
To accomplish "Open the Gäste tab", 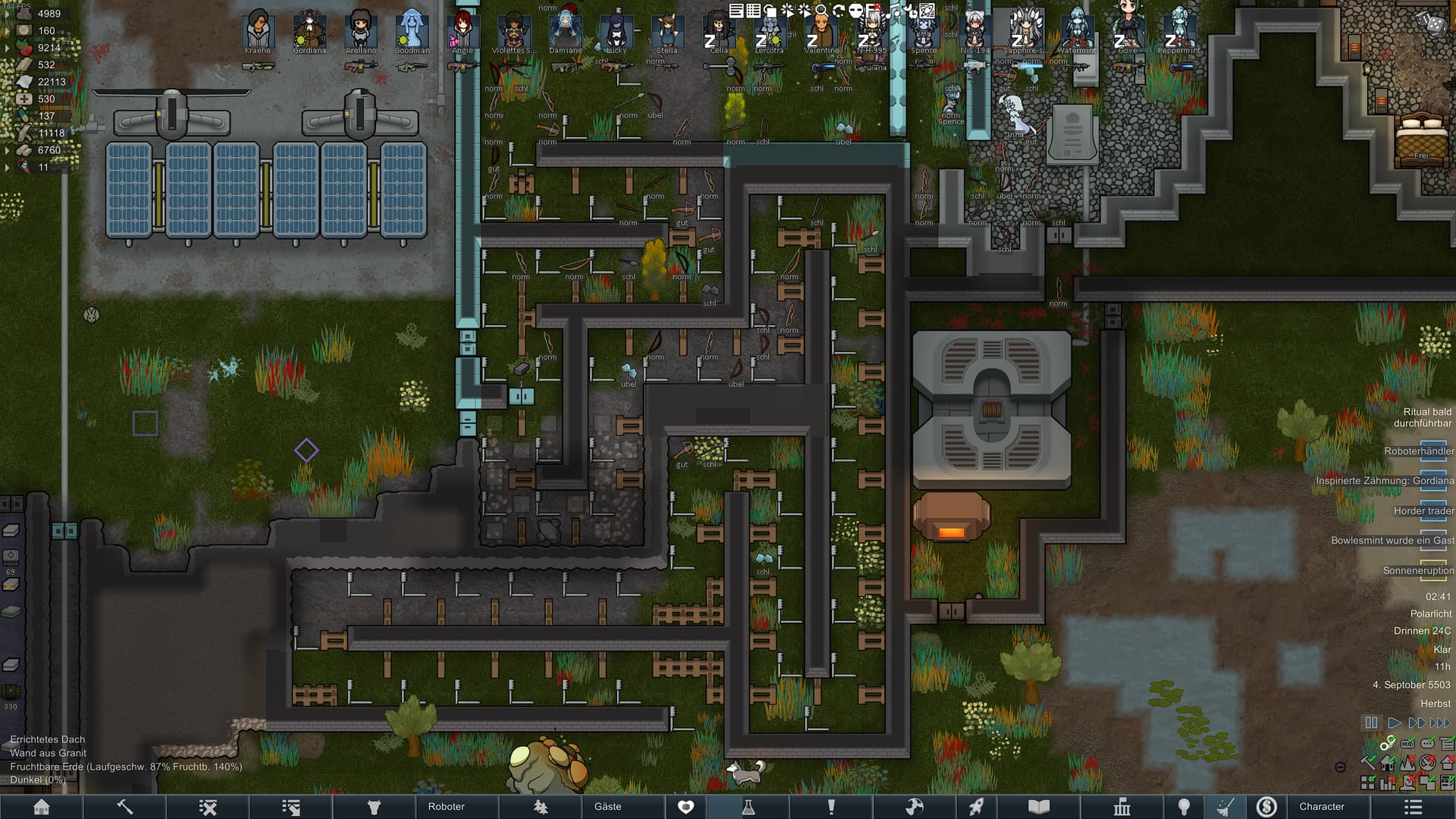I will coord(607,807).
